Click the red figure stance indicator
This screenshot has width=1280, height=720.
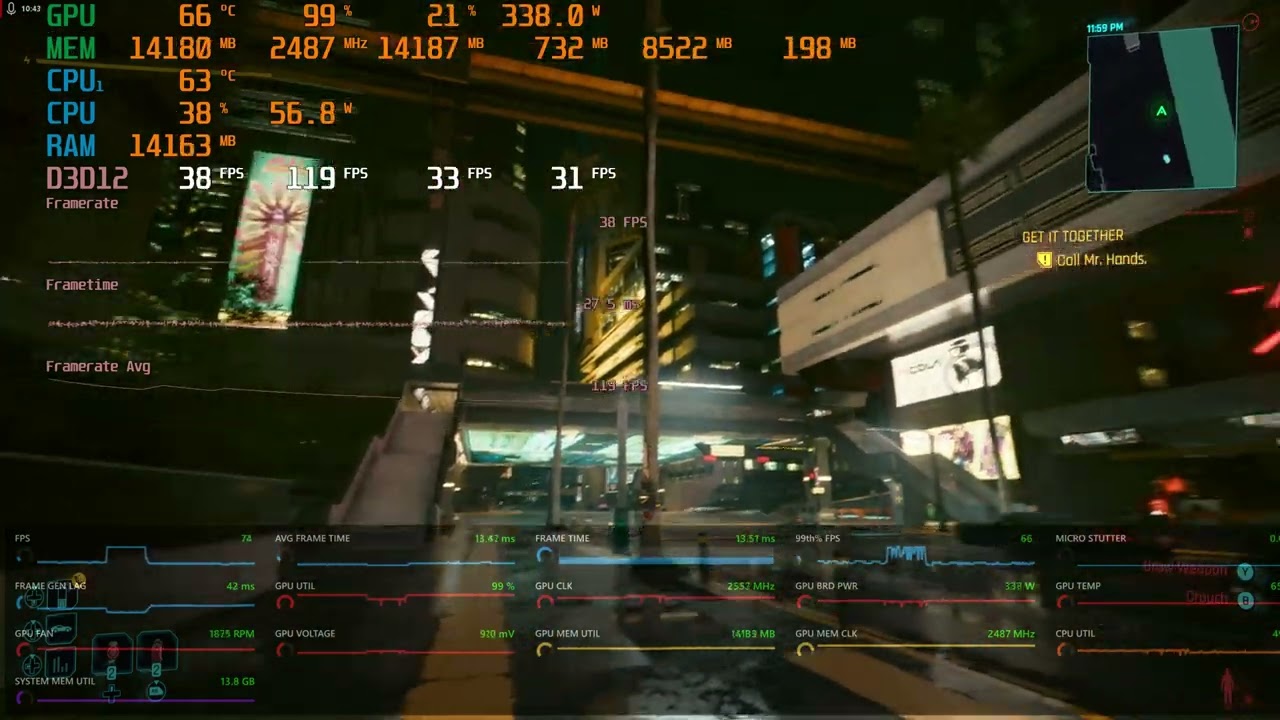(x=1227, y=686)
